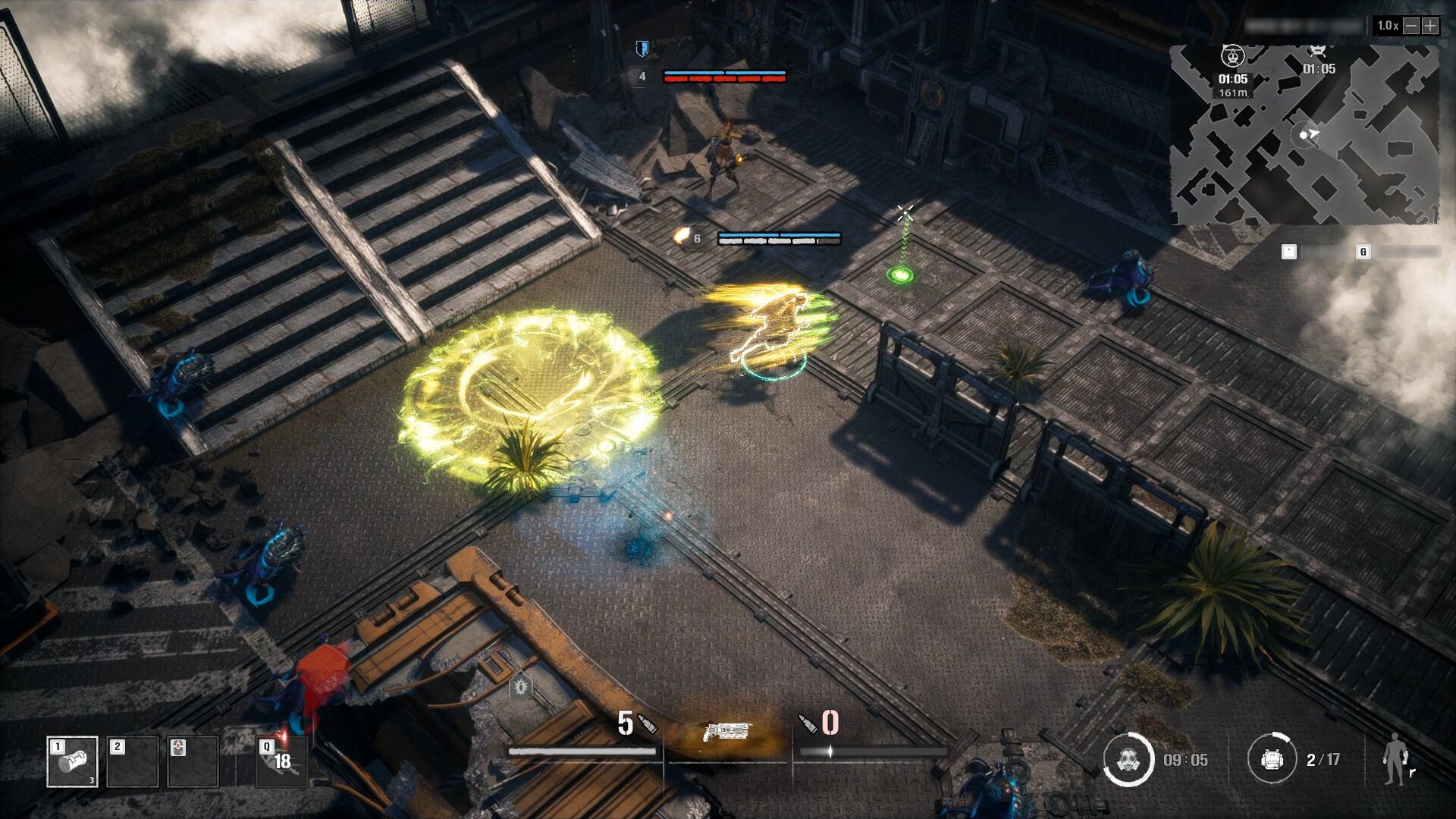Select the helicopter extraction icon on minimap
Image resolution: width=1456 pixels, height=819 pixels.
click(x=1232, y=55)
